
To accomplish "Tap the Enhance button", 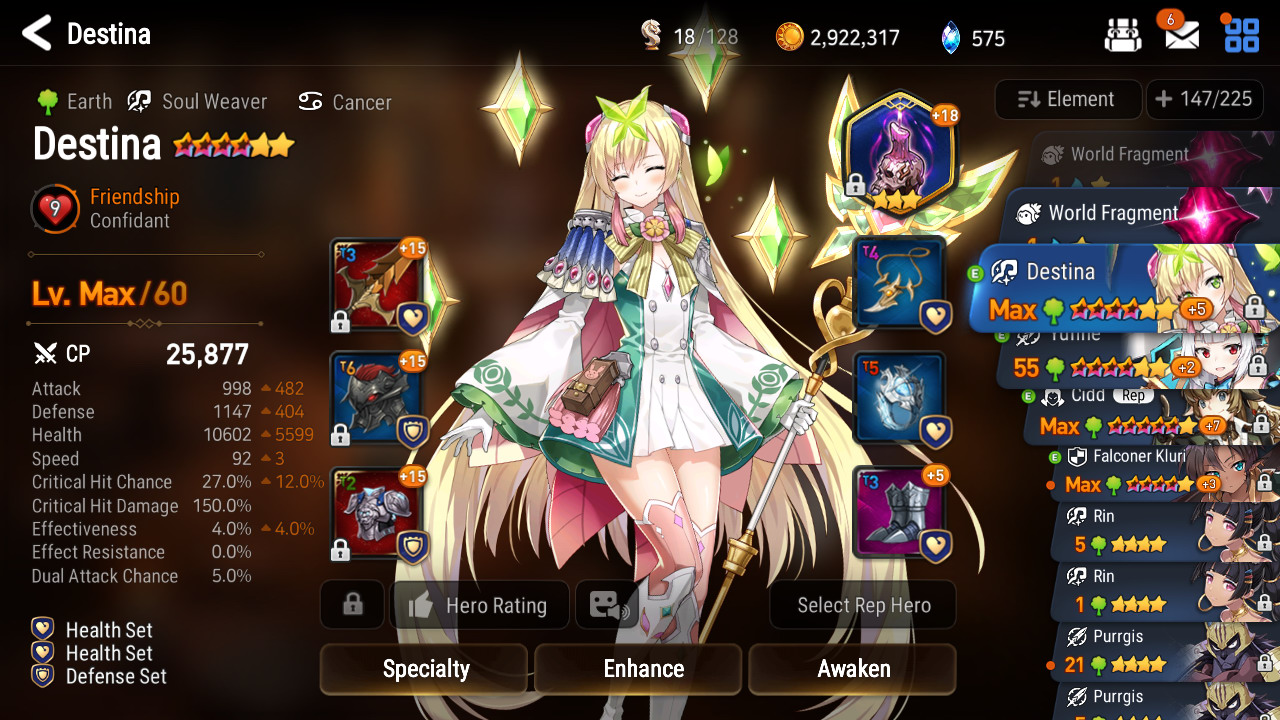I will (643, 669).
